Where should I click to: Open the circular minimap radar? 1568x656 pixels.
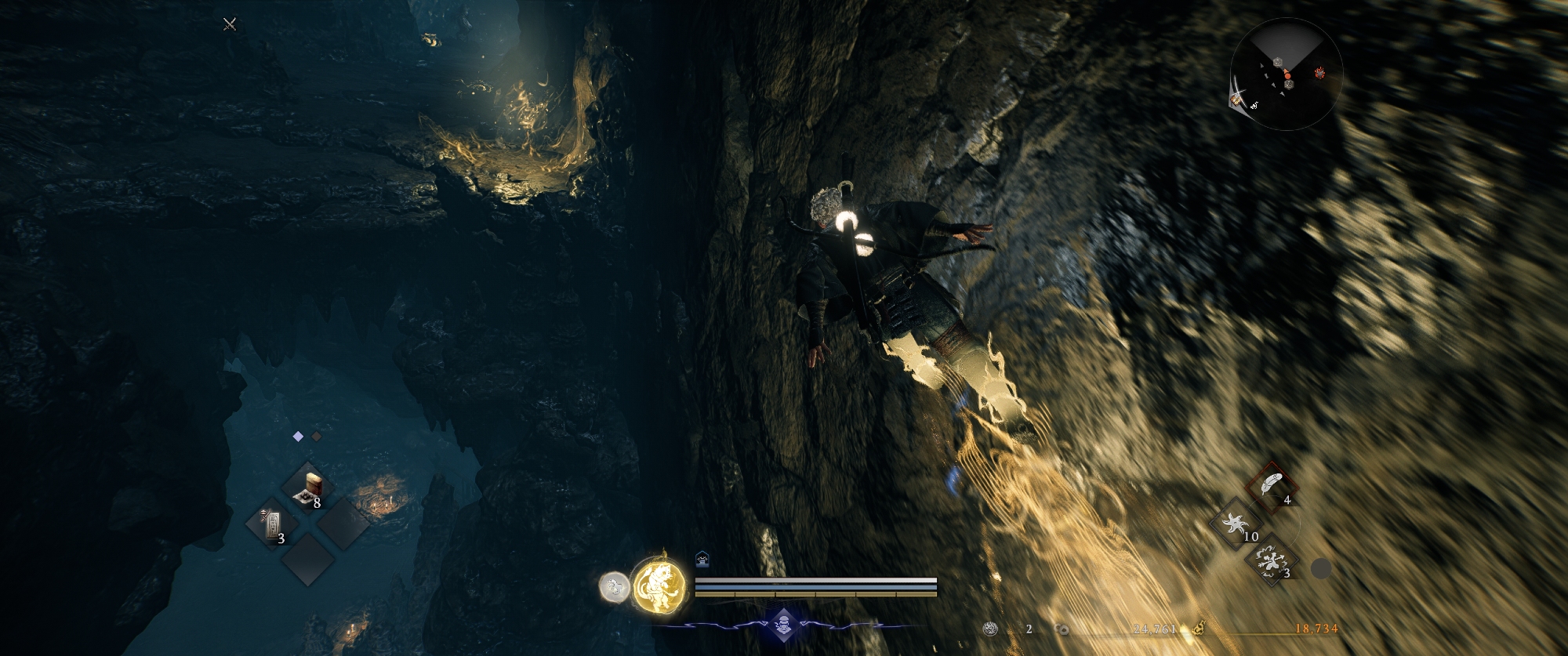[x=1287, y=74]
